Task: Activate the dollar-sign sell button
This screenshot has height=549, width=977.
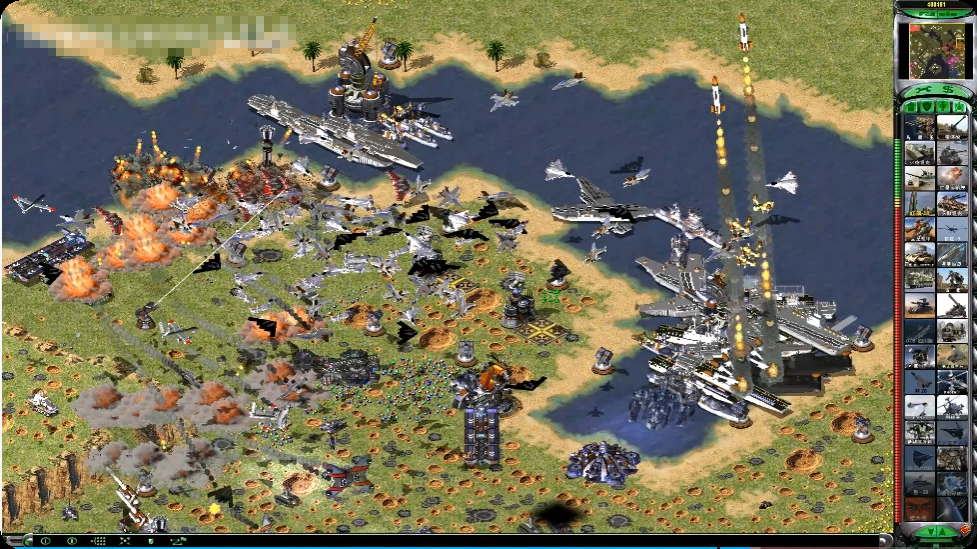Action: pos(947,91)
